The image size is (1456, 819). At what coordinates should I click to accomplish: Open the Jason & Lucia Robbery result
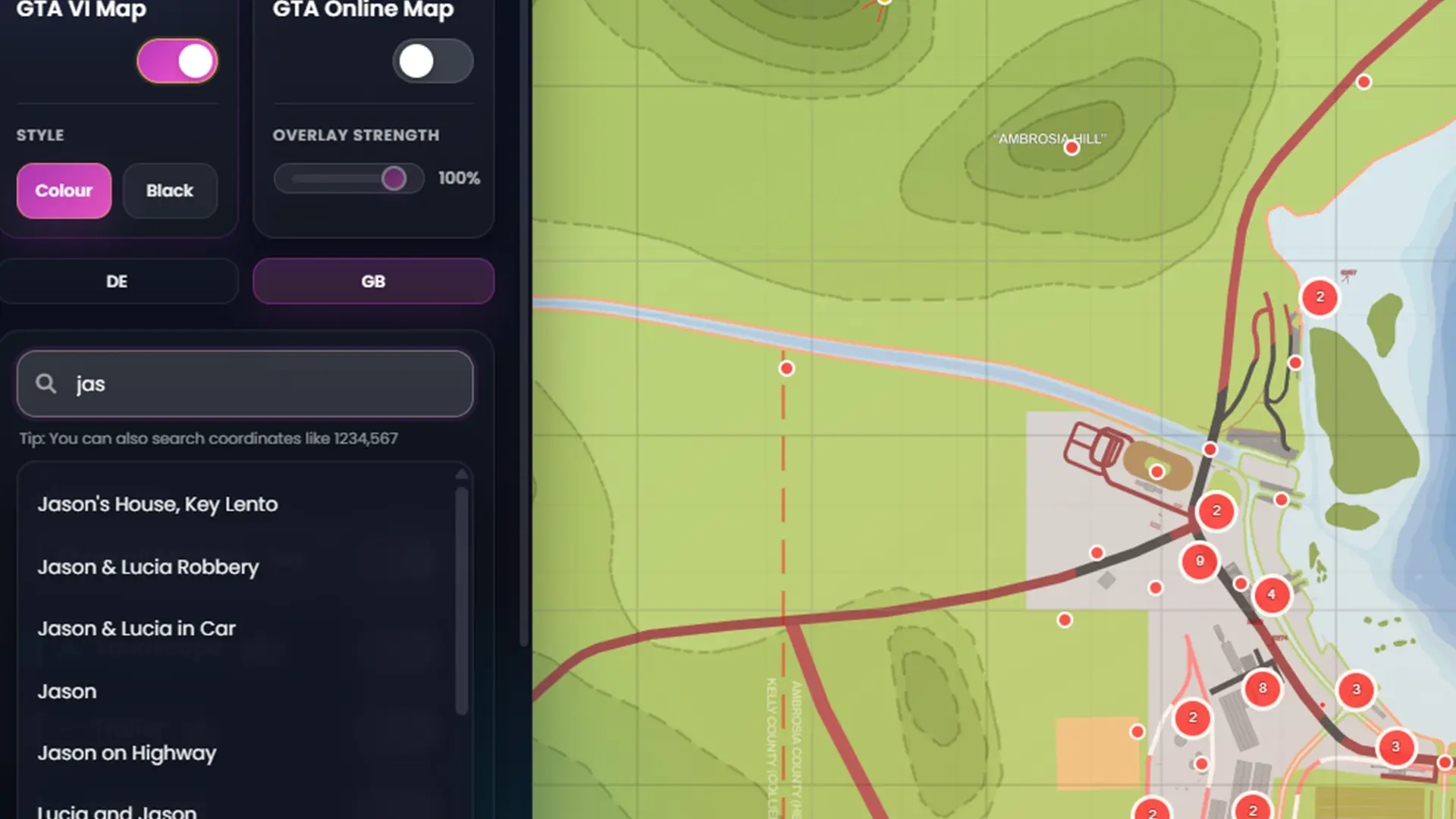point(149,567)
